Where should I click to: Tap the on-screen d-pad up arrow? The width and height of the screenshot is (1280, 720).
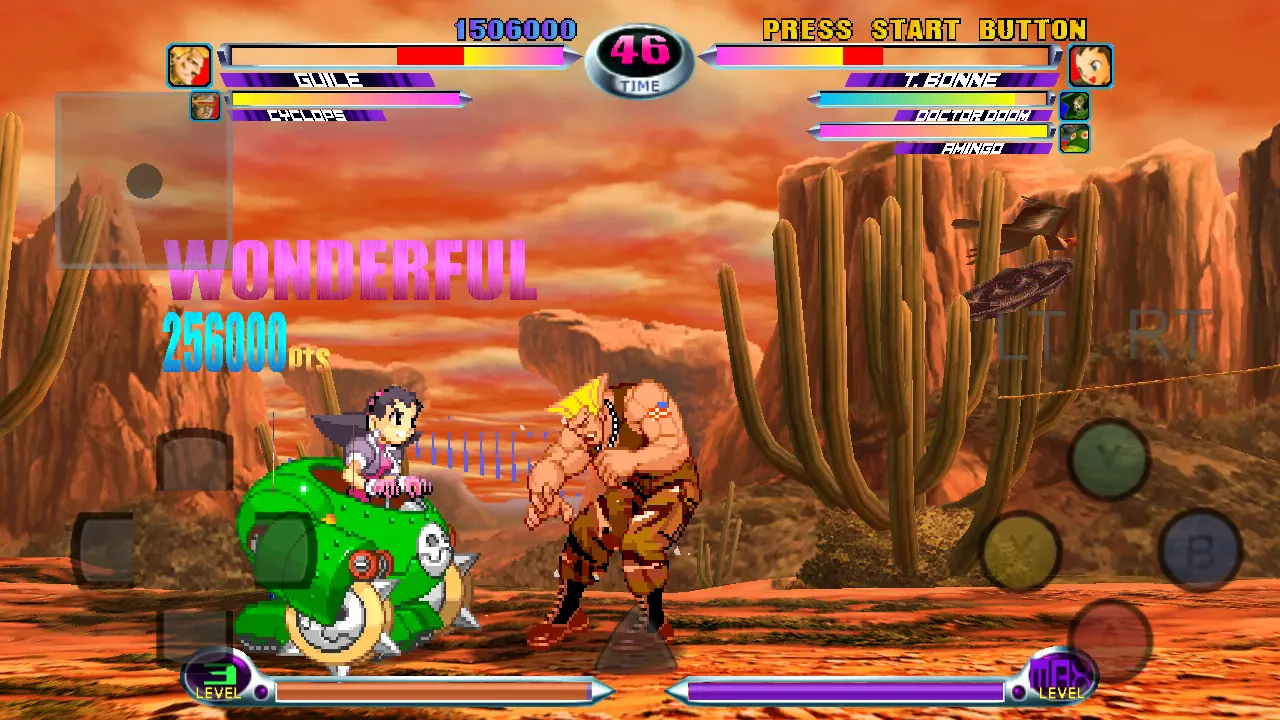pyautogui.click(x=195, y=461)
